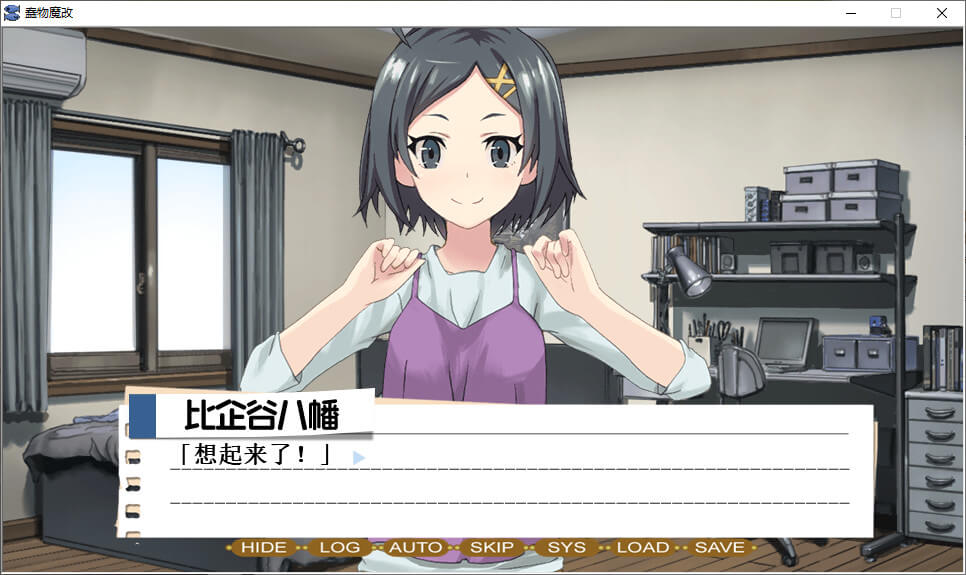Open the LOAD game screen

pyautogui.click(x=642, y=547)
